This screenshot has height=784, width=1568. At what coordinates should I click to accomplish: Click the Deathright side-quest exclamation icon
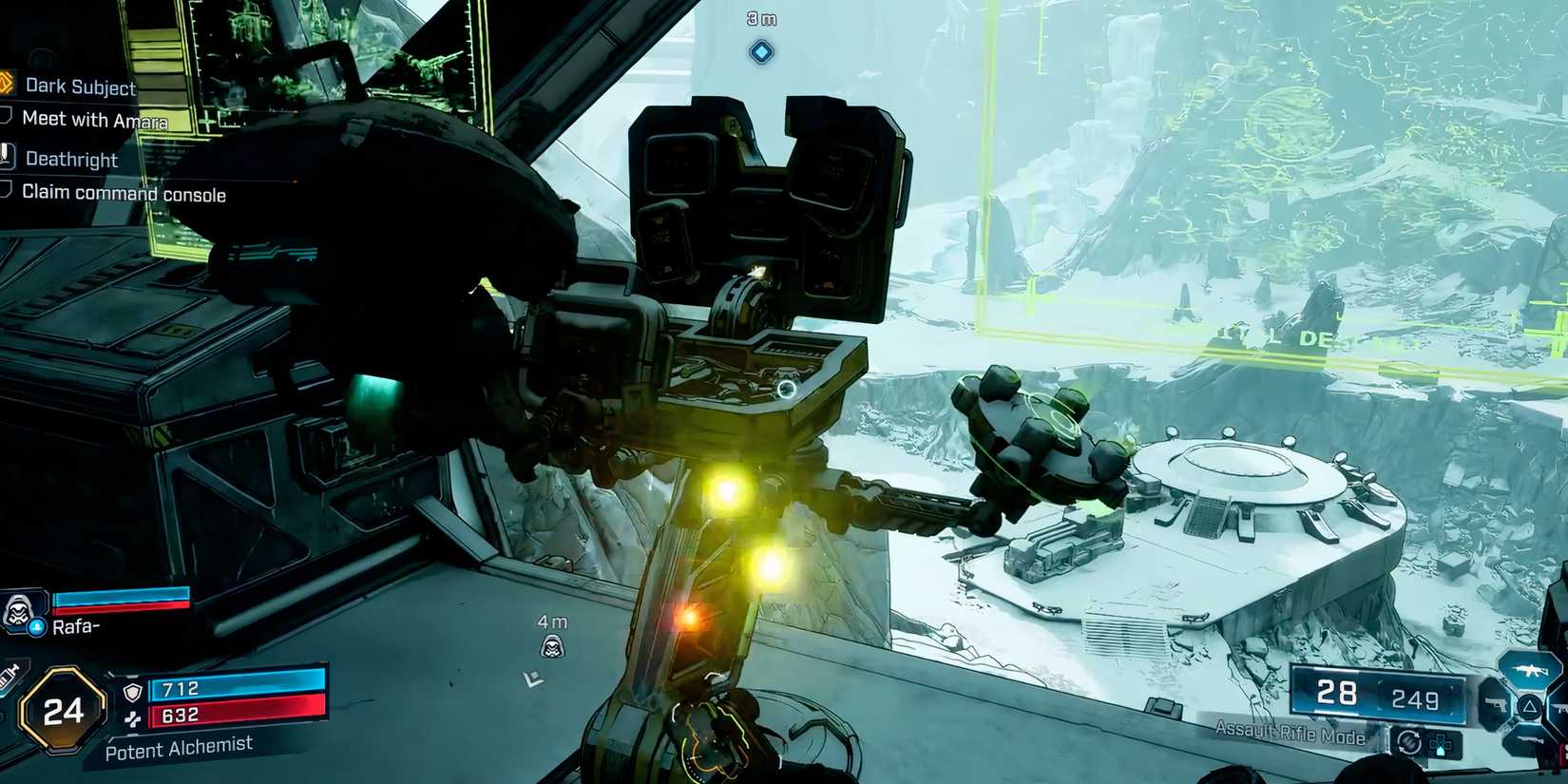click(8, 158)
